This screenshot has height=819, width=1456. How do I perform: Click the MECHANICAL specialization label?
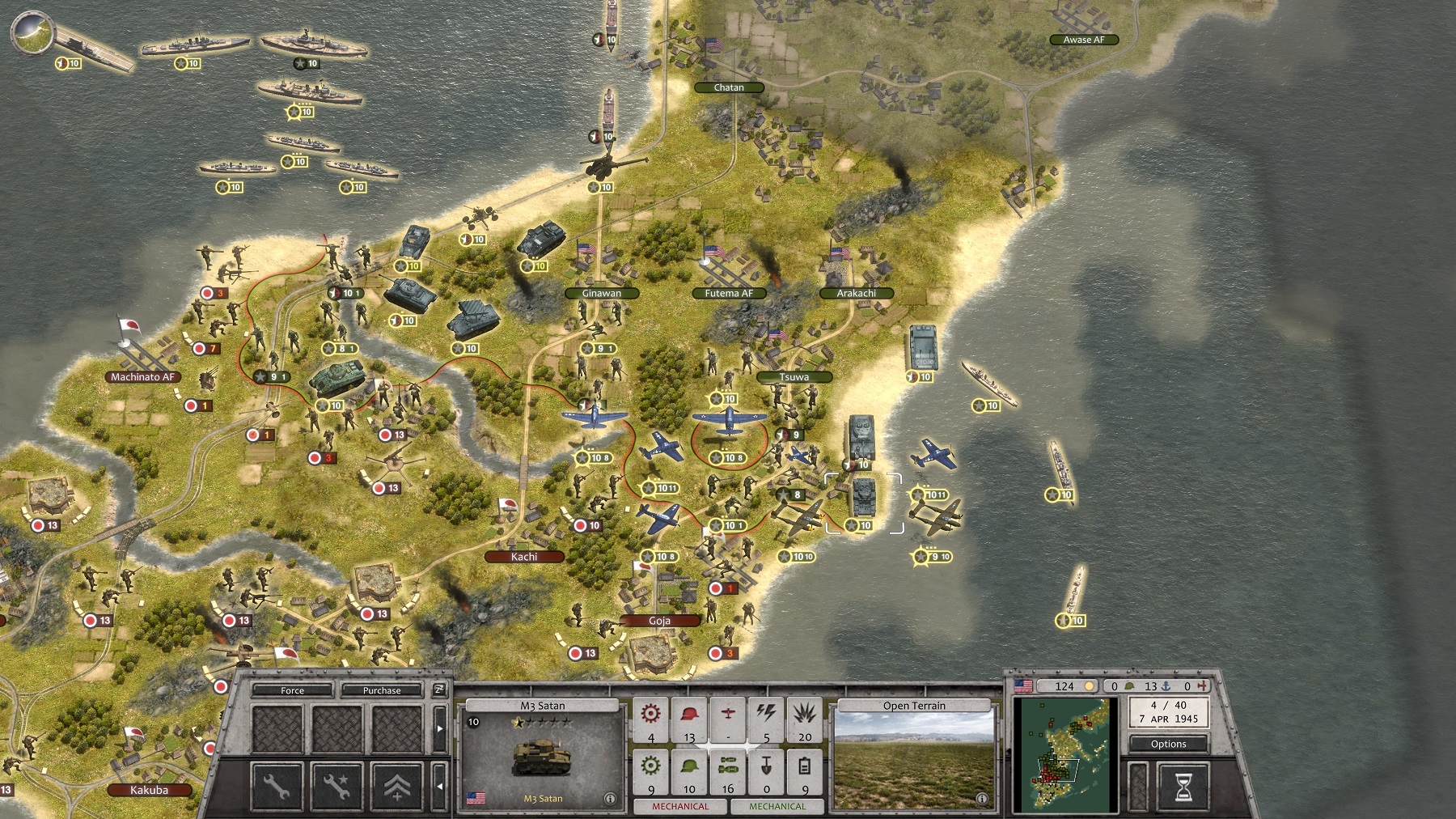click(x=682, y=808)
